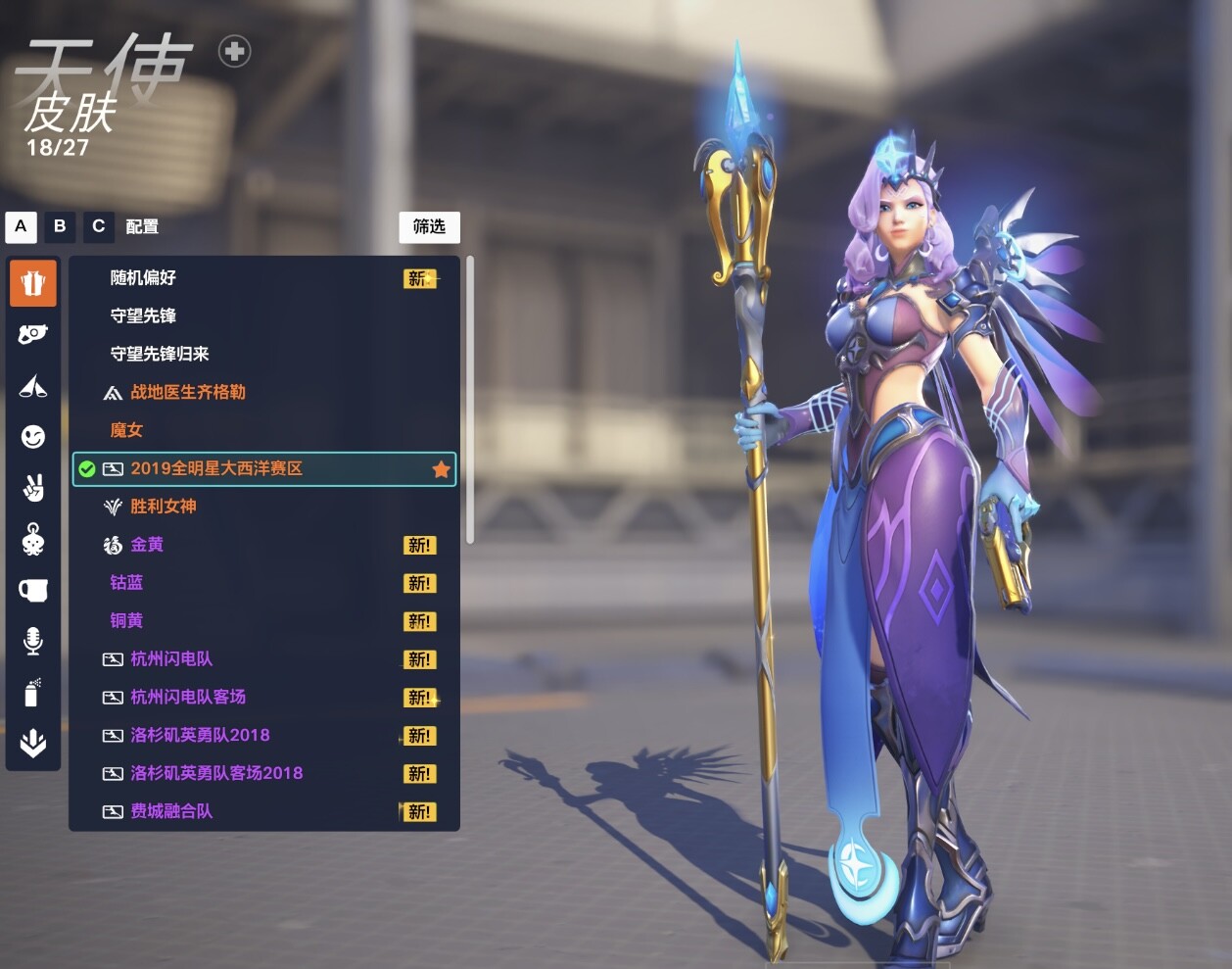
Task: Open the 筛选 filter button
Action: pyautogui.click(x=429, y=227)
